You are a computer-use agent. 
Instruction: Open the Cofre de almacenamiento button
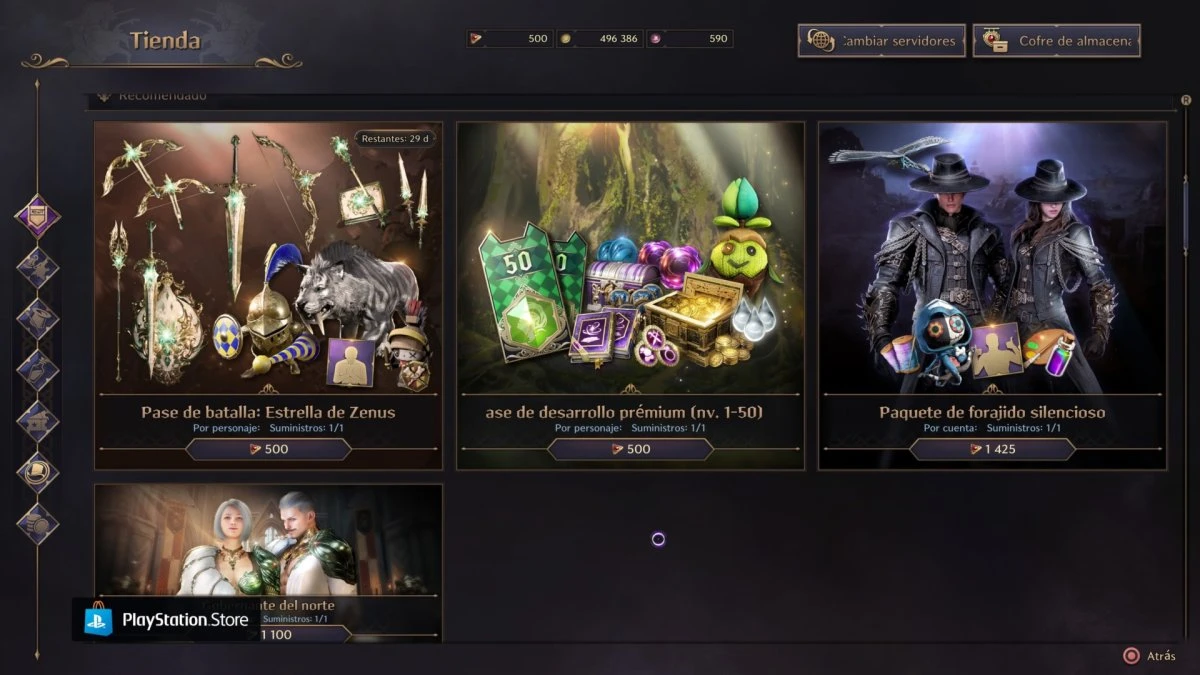click(x=1056, y=41)
